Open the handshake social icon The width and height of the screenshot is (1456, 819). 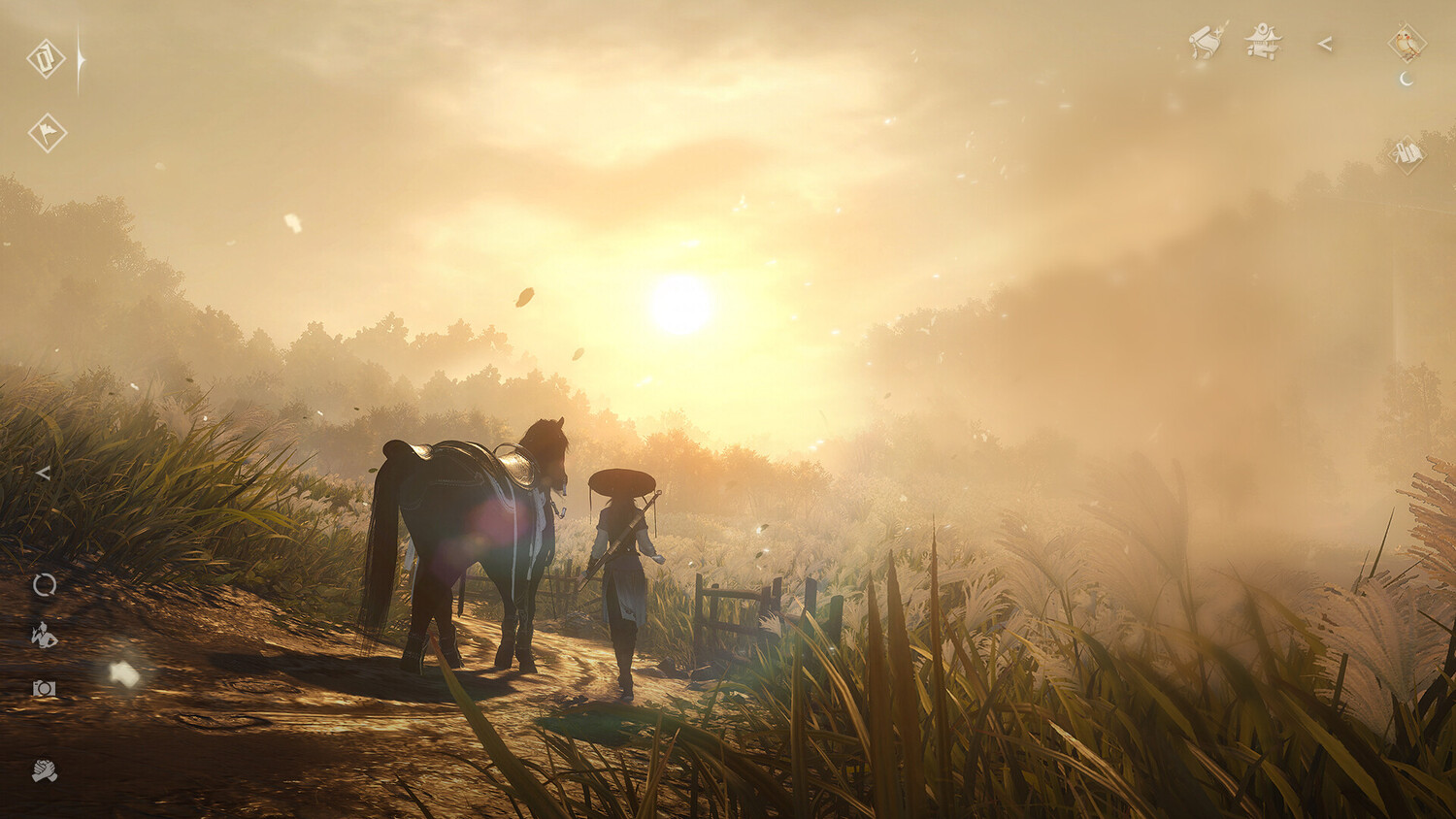click(x=45, y=770)
